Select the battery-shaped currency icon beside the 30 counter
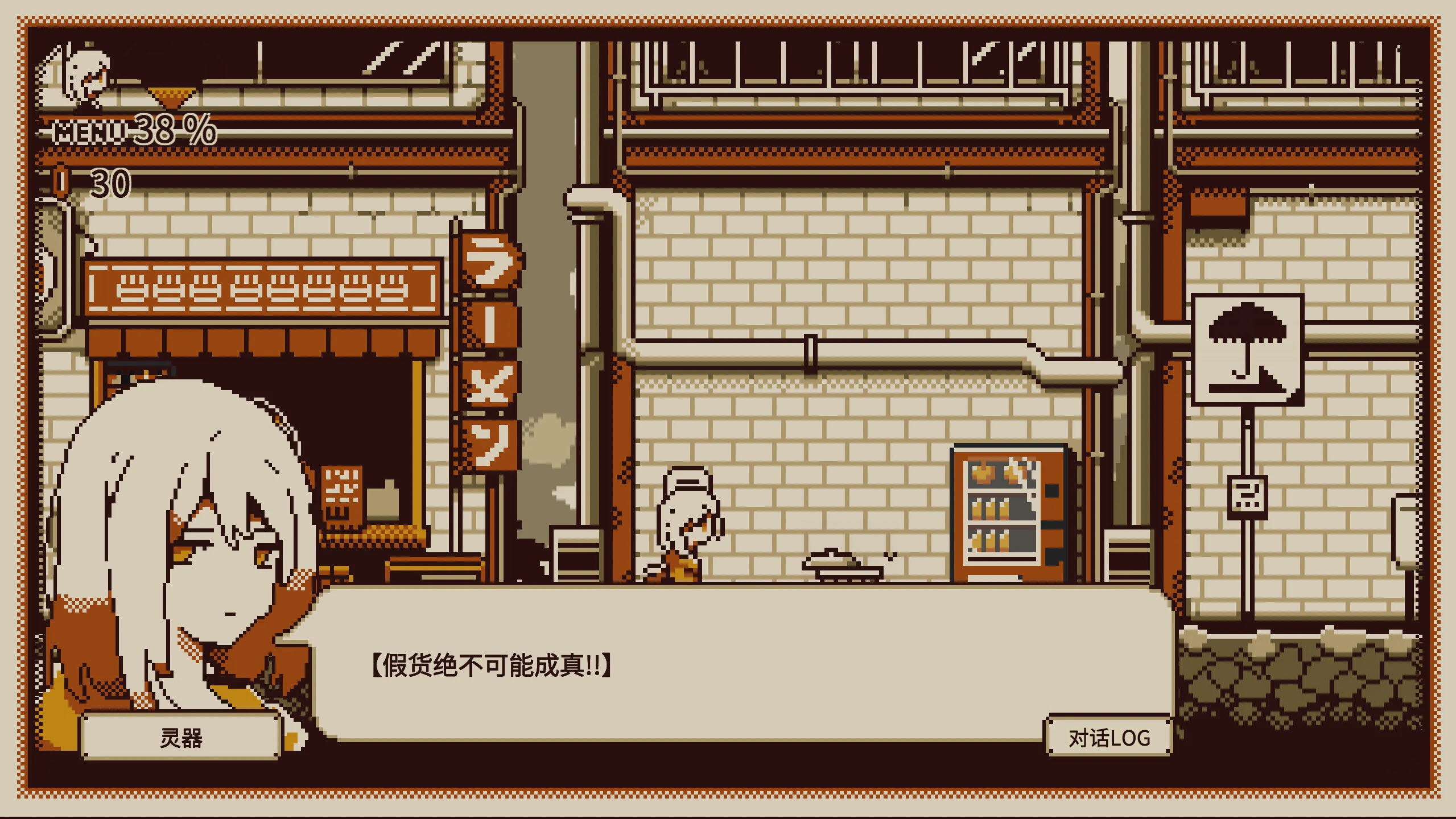The image size is (1456, 819). [x=60, y=182]
